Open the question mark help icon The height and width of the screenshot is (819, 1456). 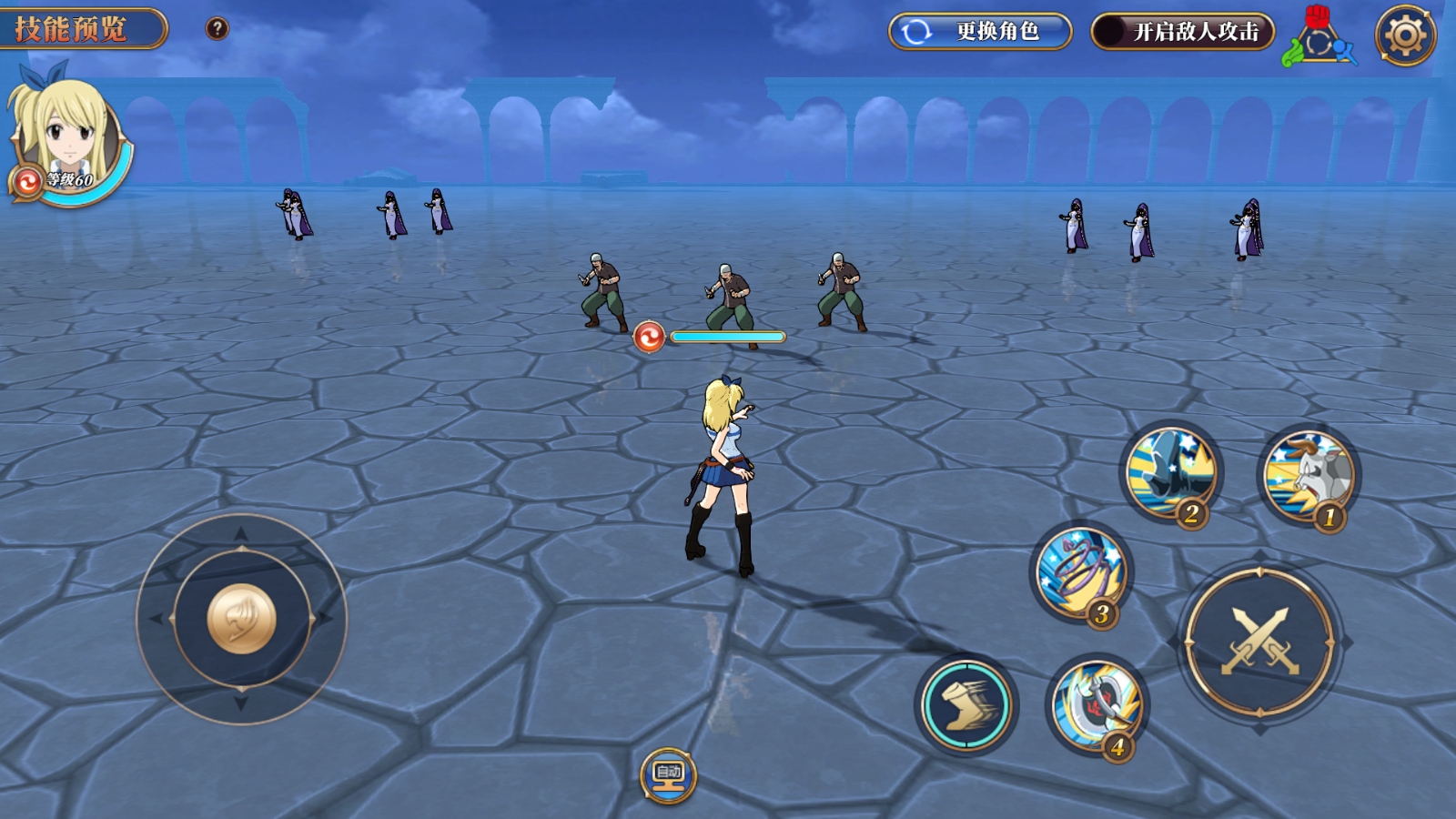217,29
